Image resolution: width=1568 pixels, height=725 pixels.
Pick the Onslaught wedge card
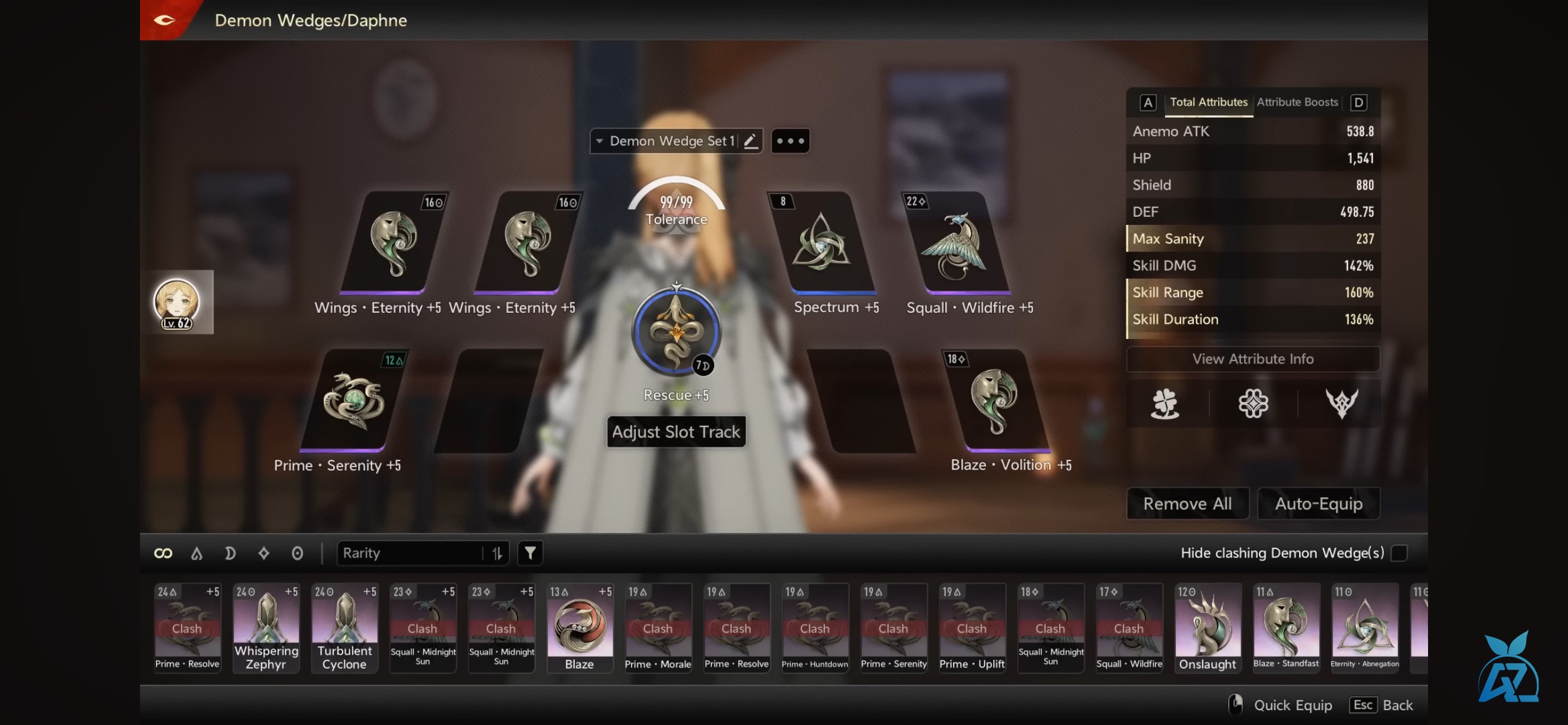(x=1208, y=627)
